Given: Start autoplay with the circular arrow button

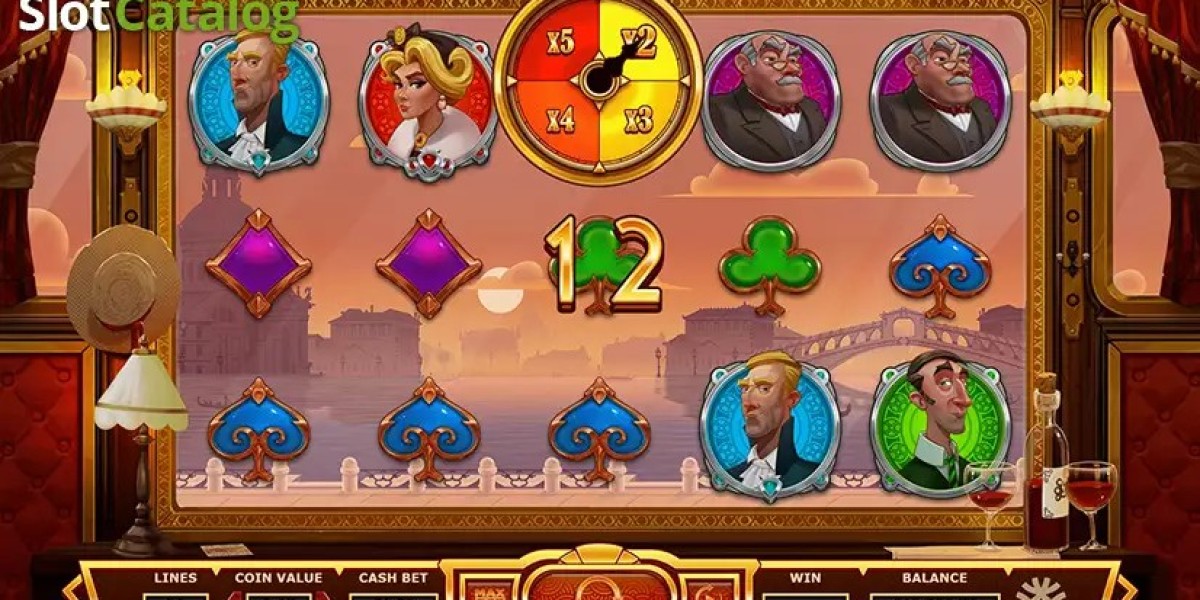Looking at the screenshot, I should click(707, 589).
